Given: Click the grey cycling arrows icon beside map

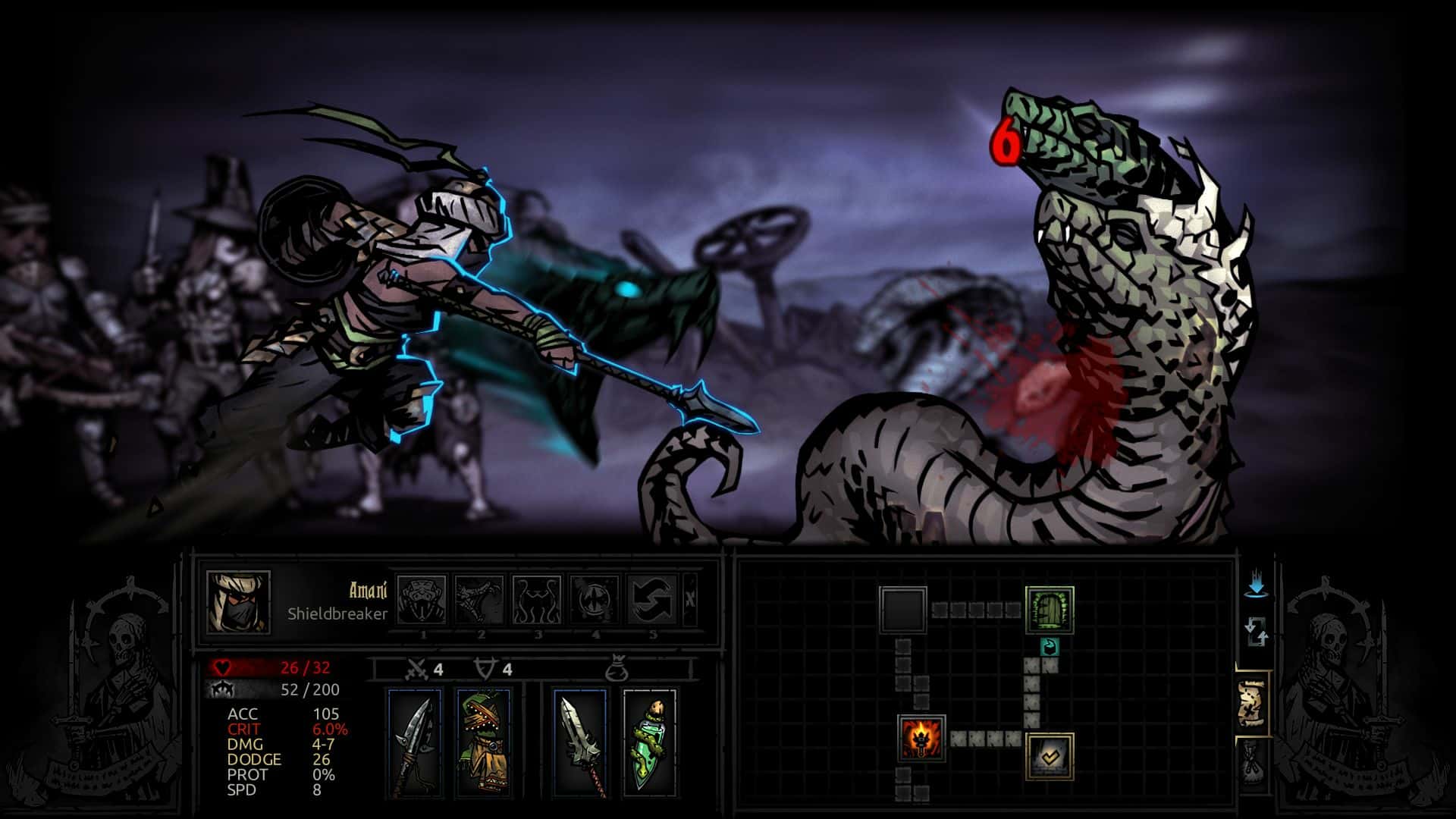Looking at the screenshot, I should click(1256, 631).
